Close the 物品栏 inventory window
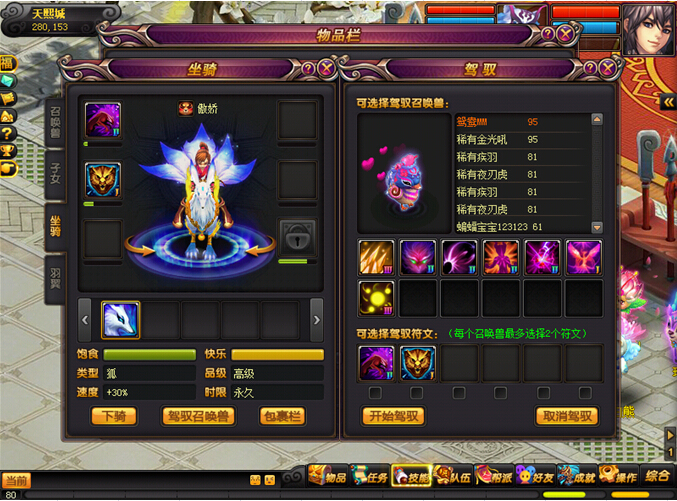Image resolution: width=677 pixels, height=501 pixels. (x=565, y=34)
